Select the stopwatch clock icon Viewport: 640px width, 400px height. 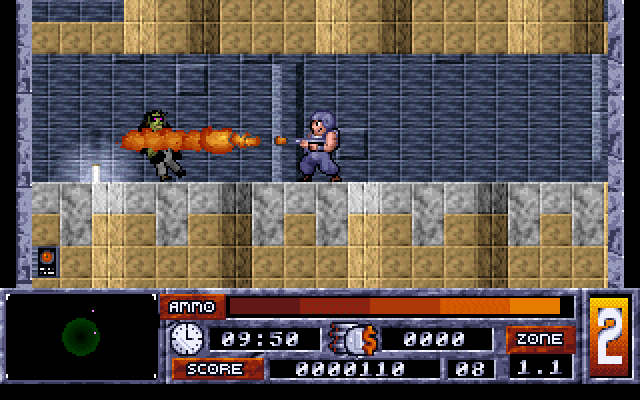pos(187,338)
